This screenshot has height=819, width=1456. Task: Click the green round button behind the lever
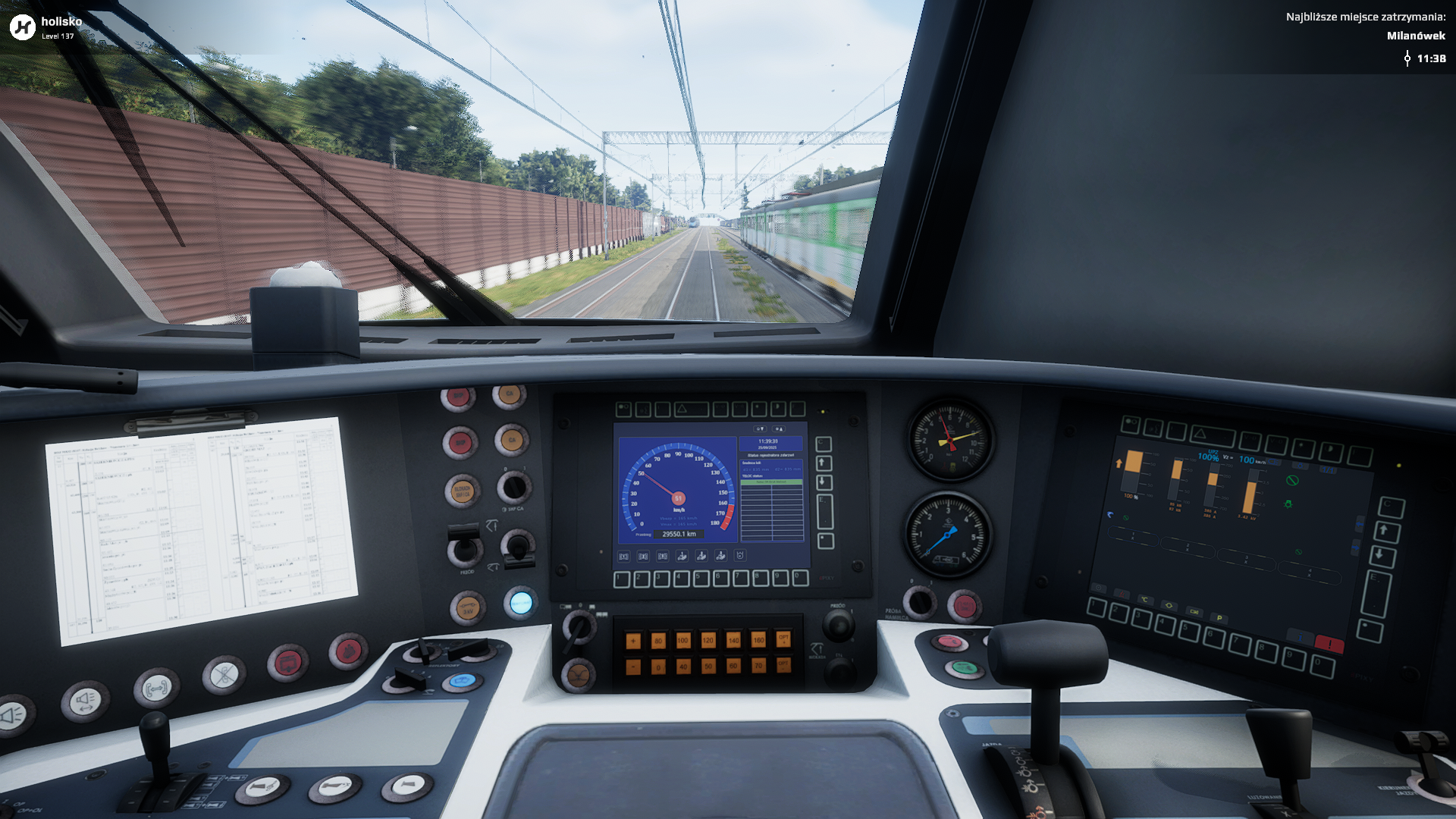(964, 668)
